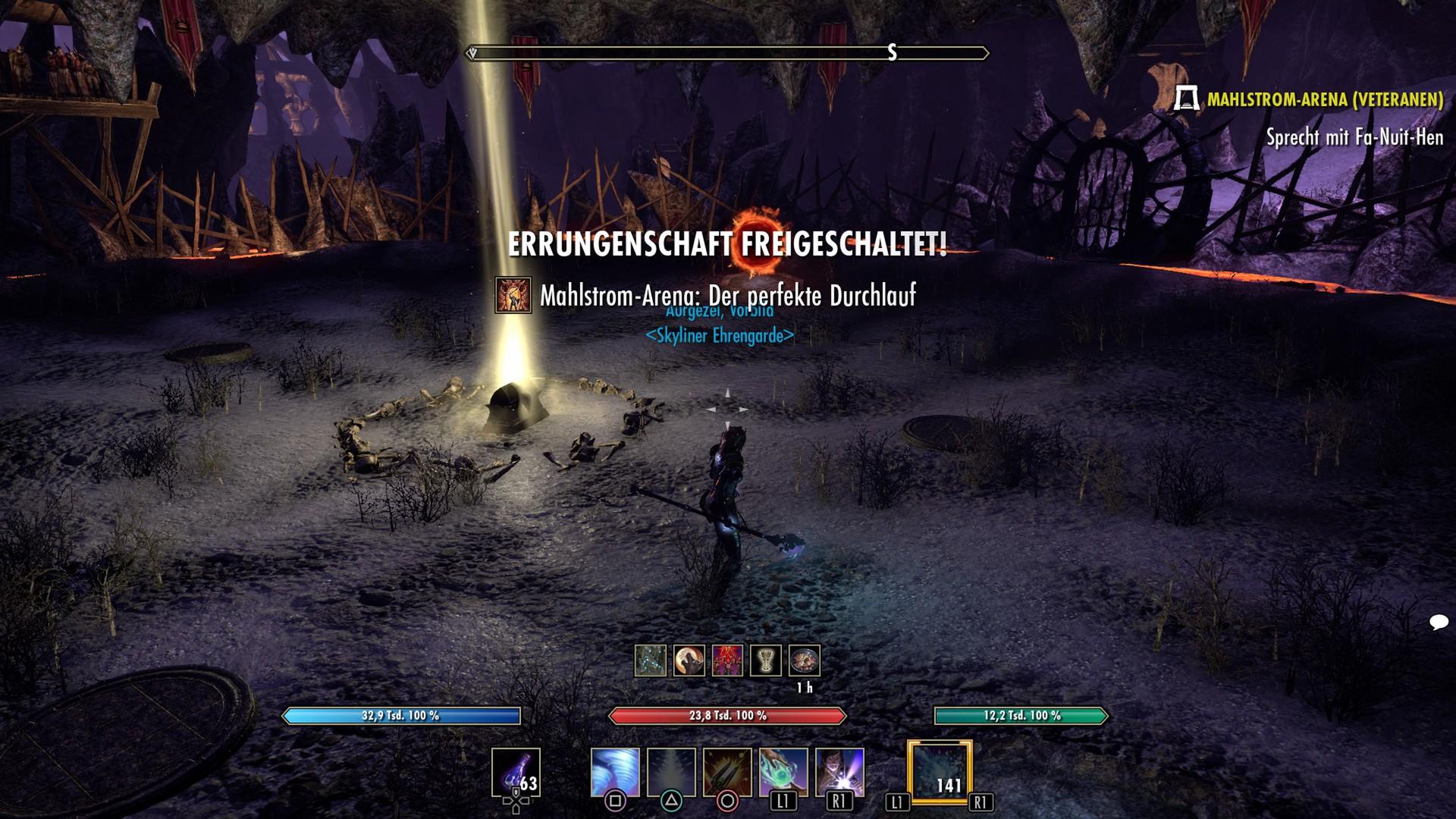The width and height of the screenshot is (1456, 819).
Task: Open the Der perfekte Durchlauf achievement icon
Action: tap(513, 295)
